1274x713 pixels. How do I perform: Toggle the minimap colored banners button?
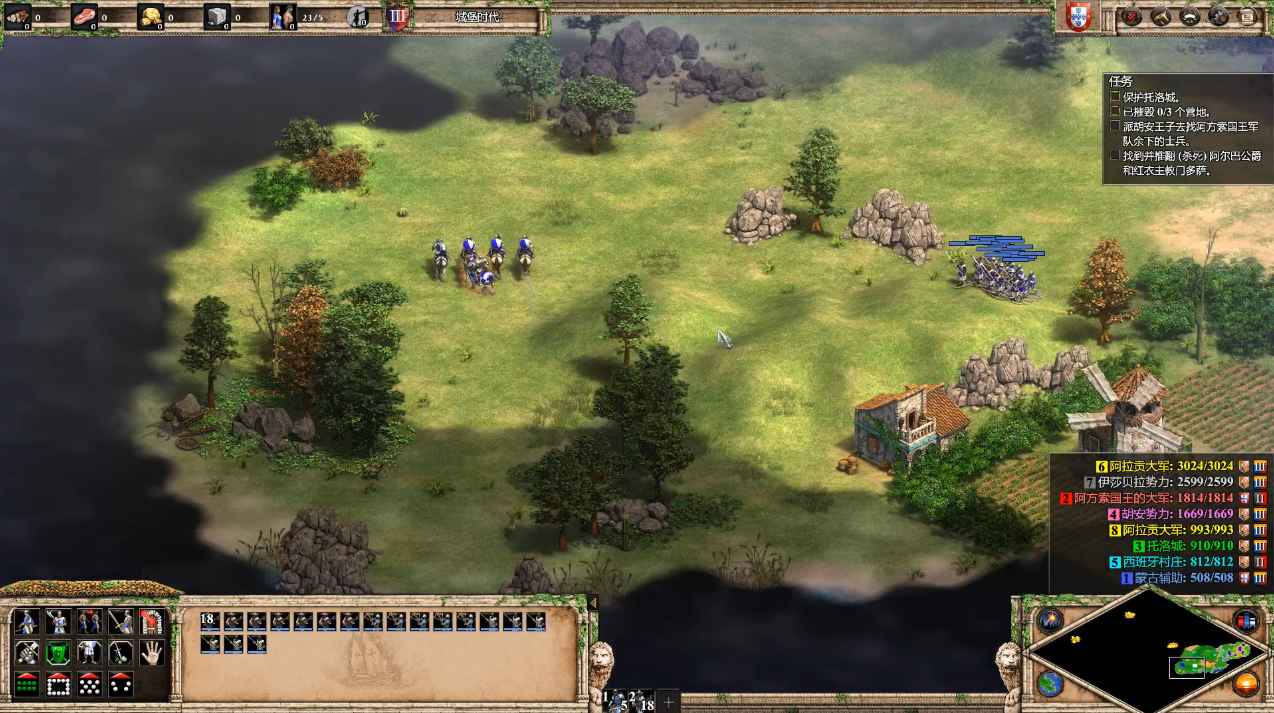[x=1245, y=620]
